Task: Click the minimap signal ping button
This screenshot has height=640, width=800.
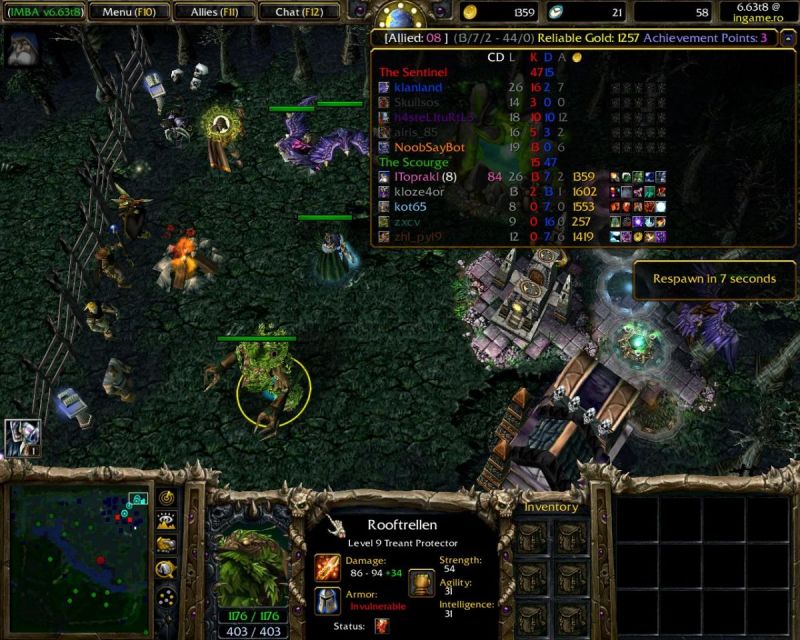Action: [166, 498]
